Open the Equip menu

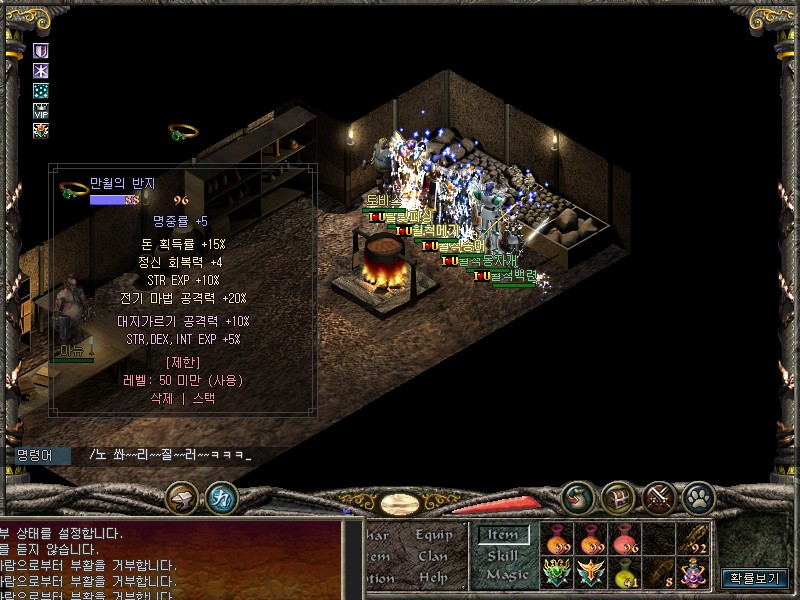(434, 535)
